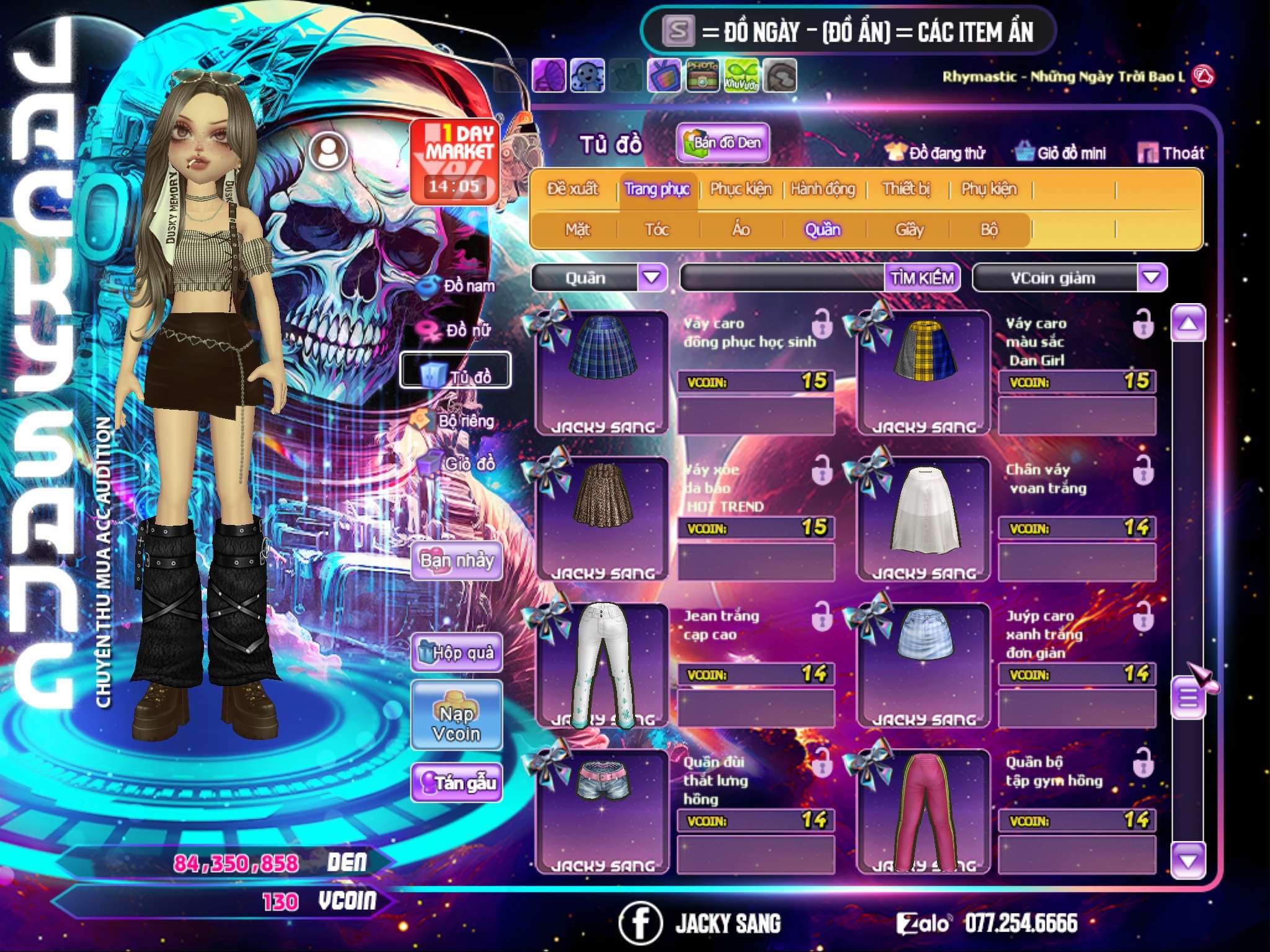Select the Giày shoes subcategory
The height and width of the screenshot is (952, 1270).
click(x=909, y=230)
